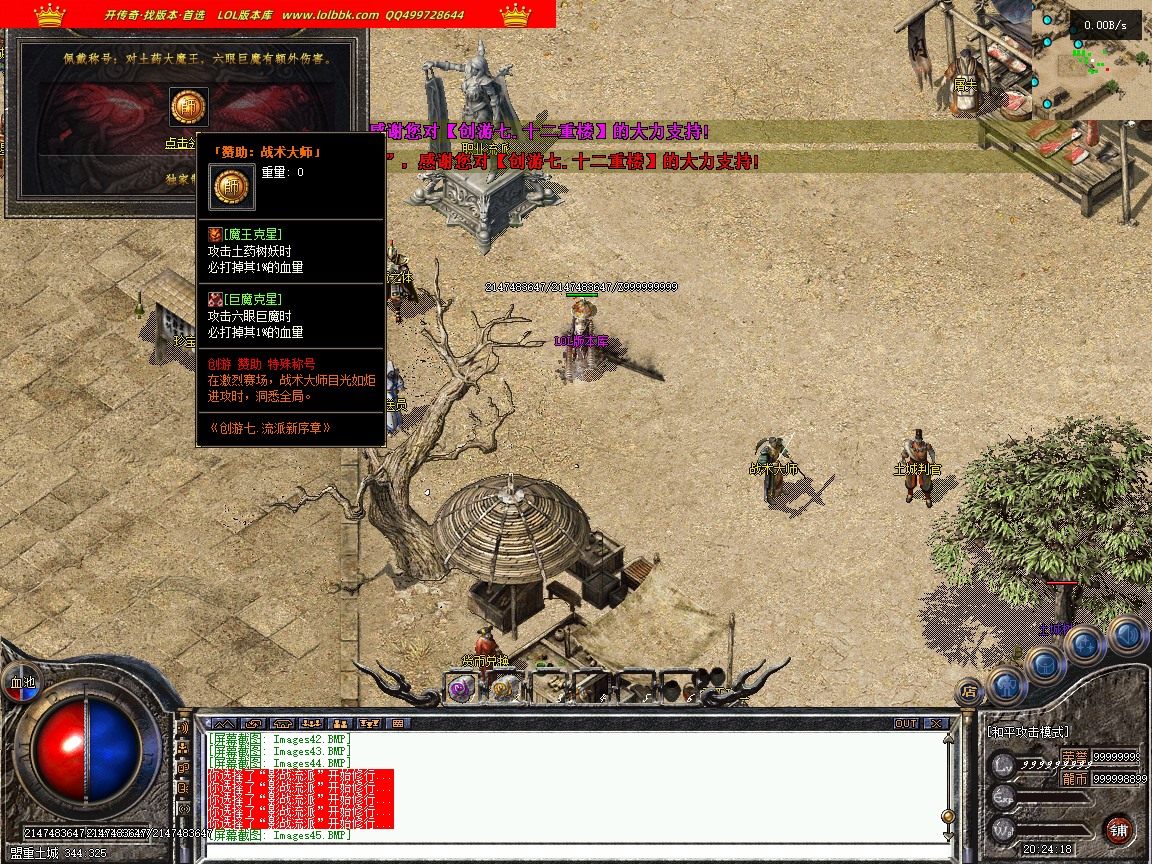Open the skills round blue button

coord(1087,645)
